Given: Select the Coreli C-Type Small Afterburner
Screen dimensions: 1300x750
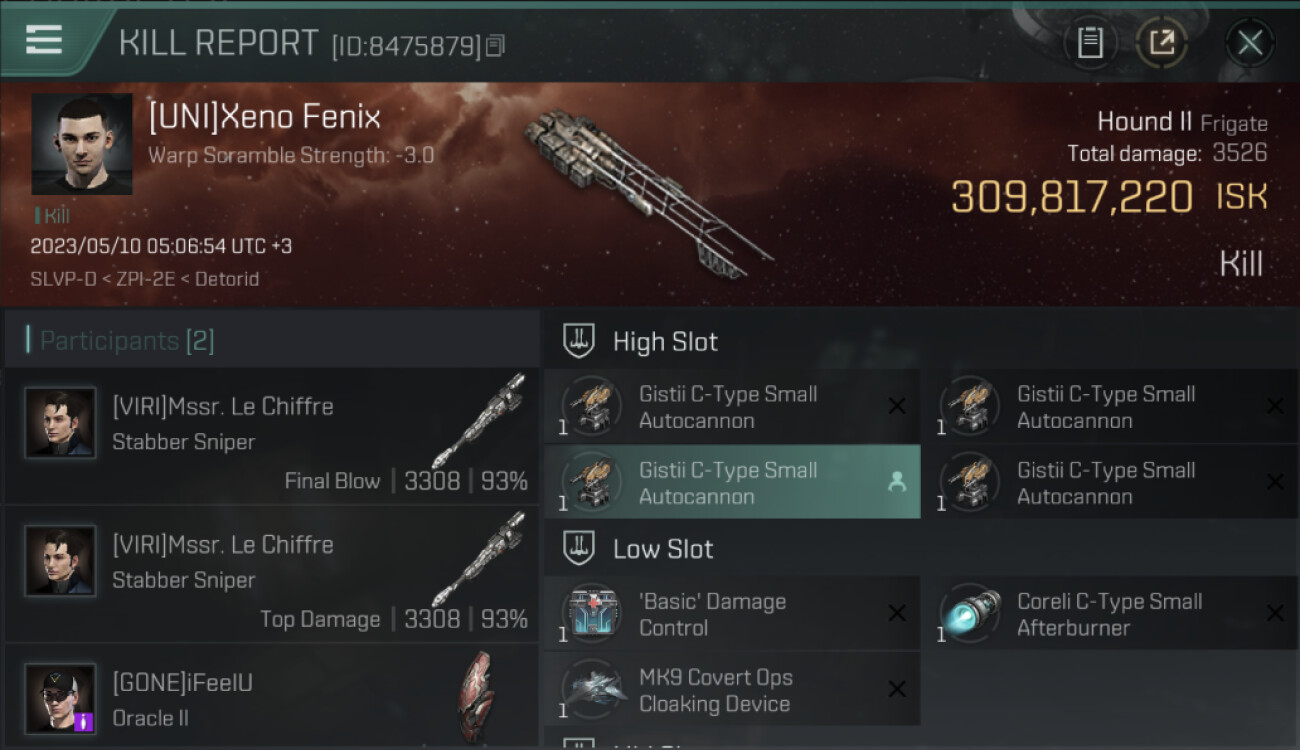Looking at the screenshot, I should (1109, 614).
